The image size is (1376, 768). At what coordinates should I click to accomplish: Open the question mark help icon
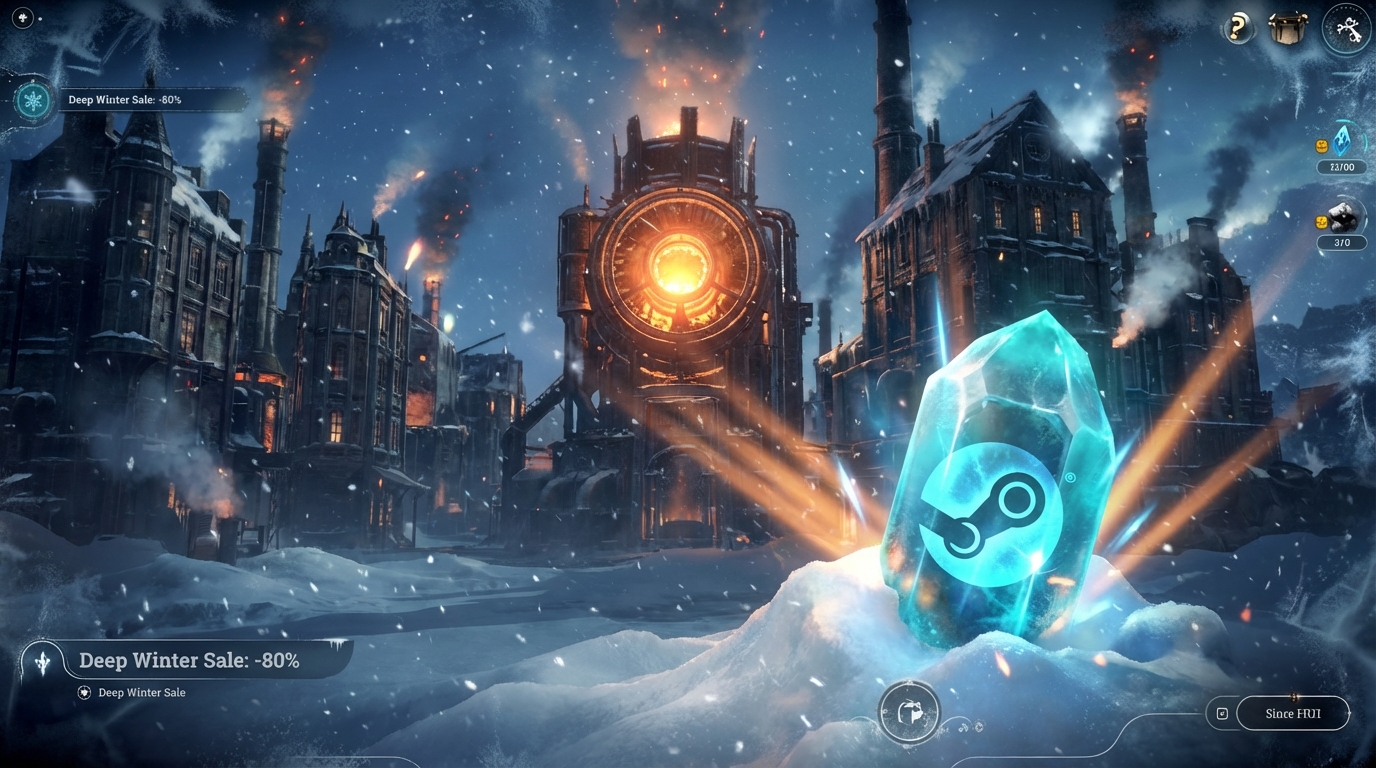click(x=1237, y=27)
